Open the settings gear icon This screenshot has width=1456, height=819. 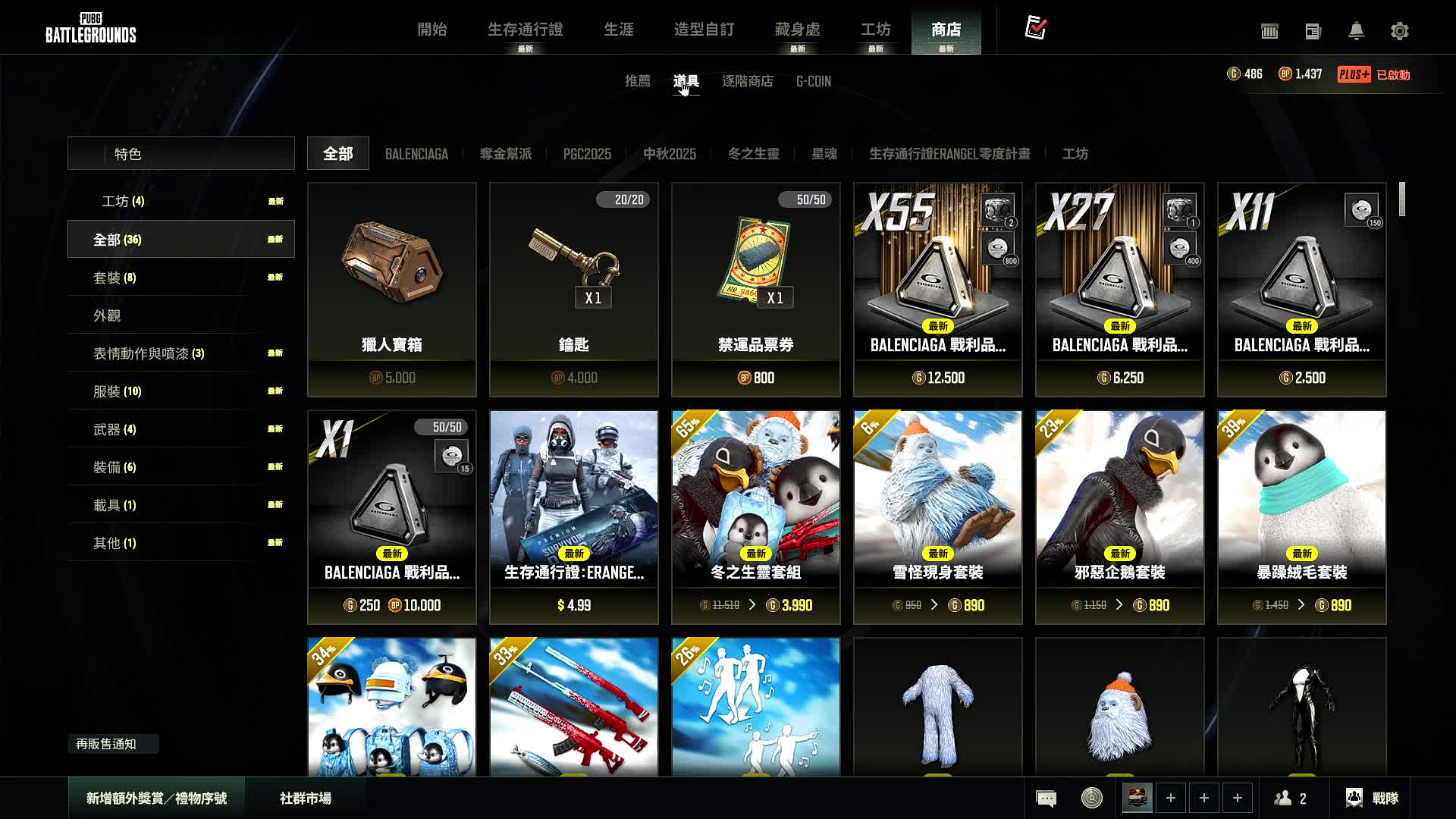click(1400, 31)
